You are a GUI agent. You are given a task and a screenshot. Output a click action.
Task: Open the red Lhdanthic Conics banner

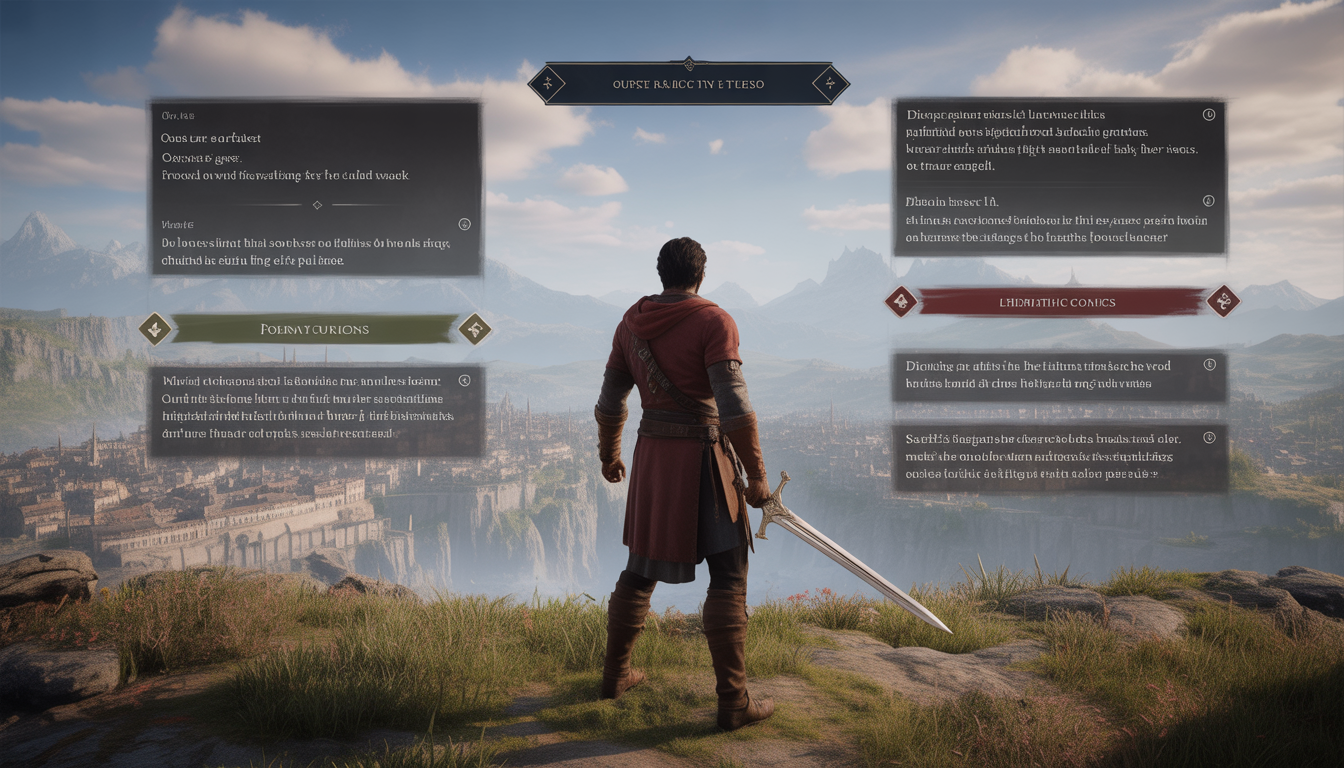(x=1062, y=301)
